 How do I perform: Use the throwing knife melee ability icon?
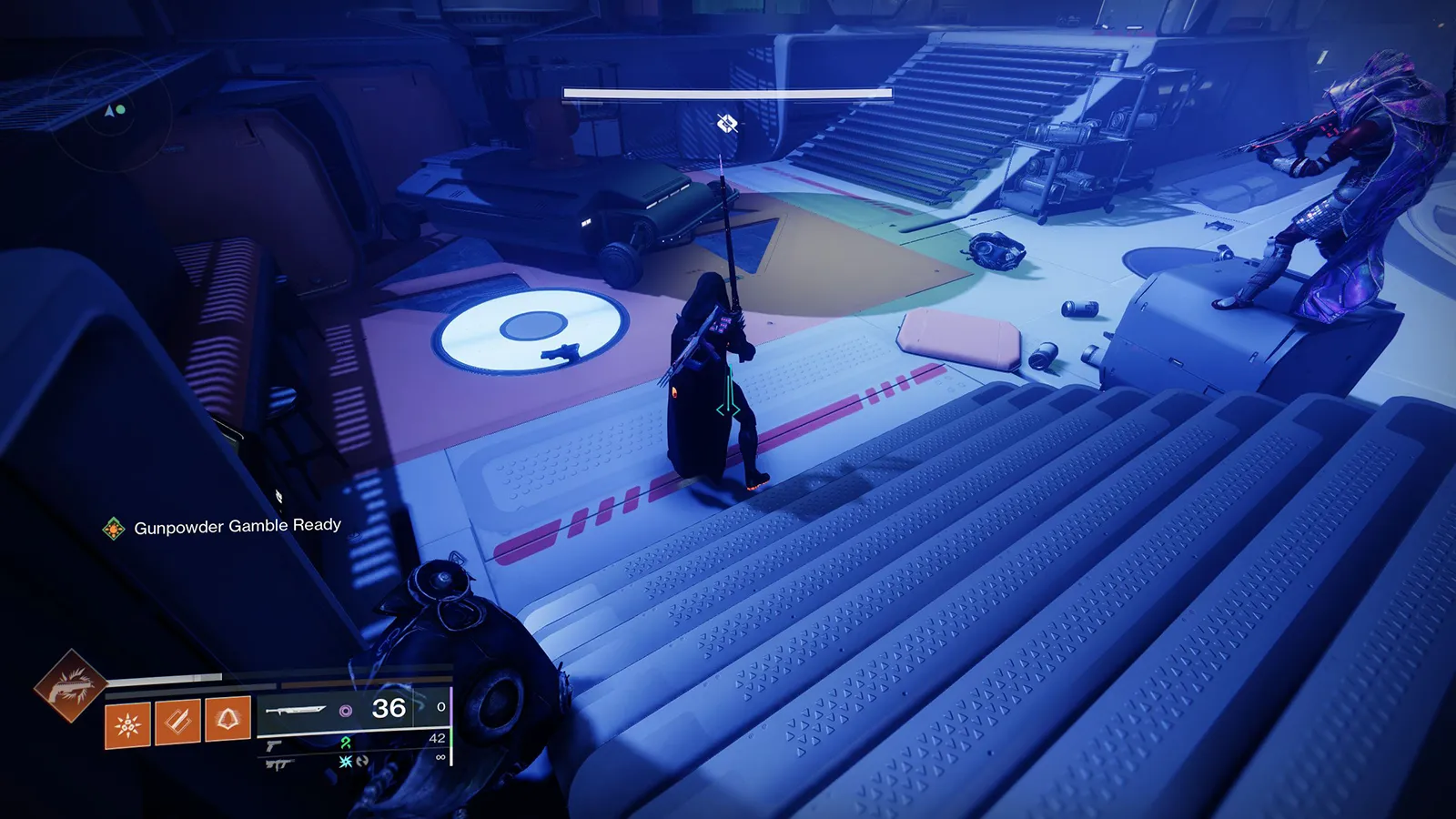pyautogui.click(x=177, y=722)
